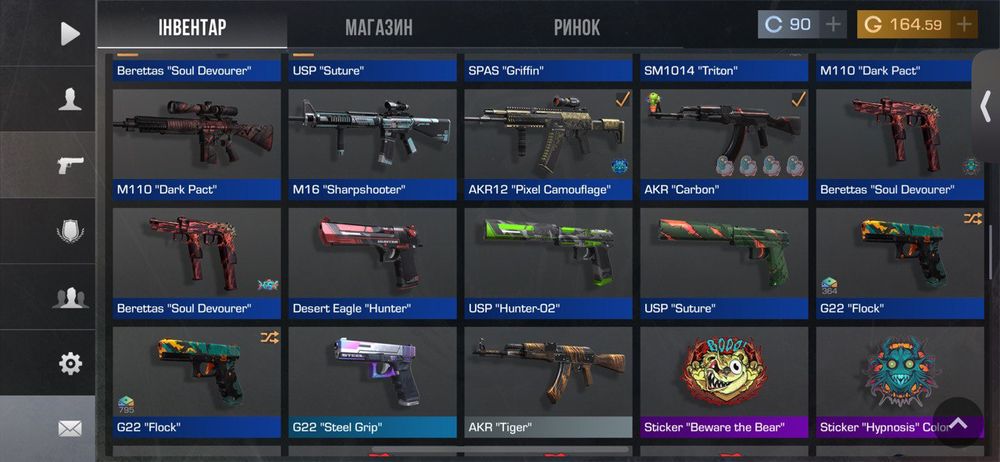1000x462 pixels.
Task: Pick the "Beware the Bear" sticker
Action: [x=724, y=381]
